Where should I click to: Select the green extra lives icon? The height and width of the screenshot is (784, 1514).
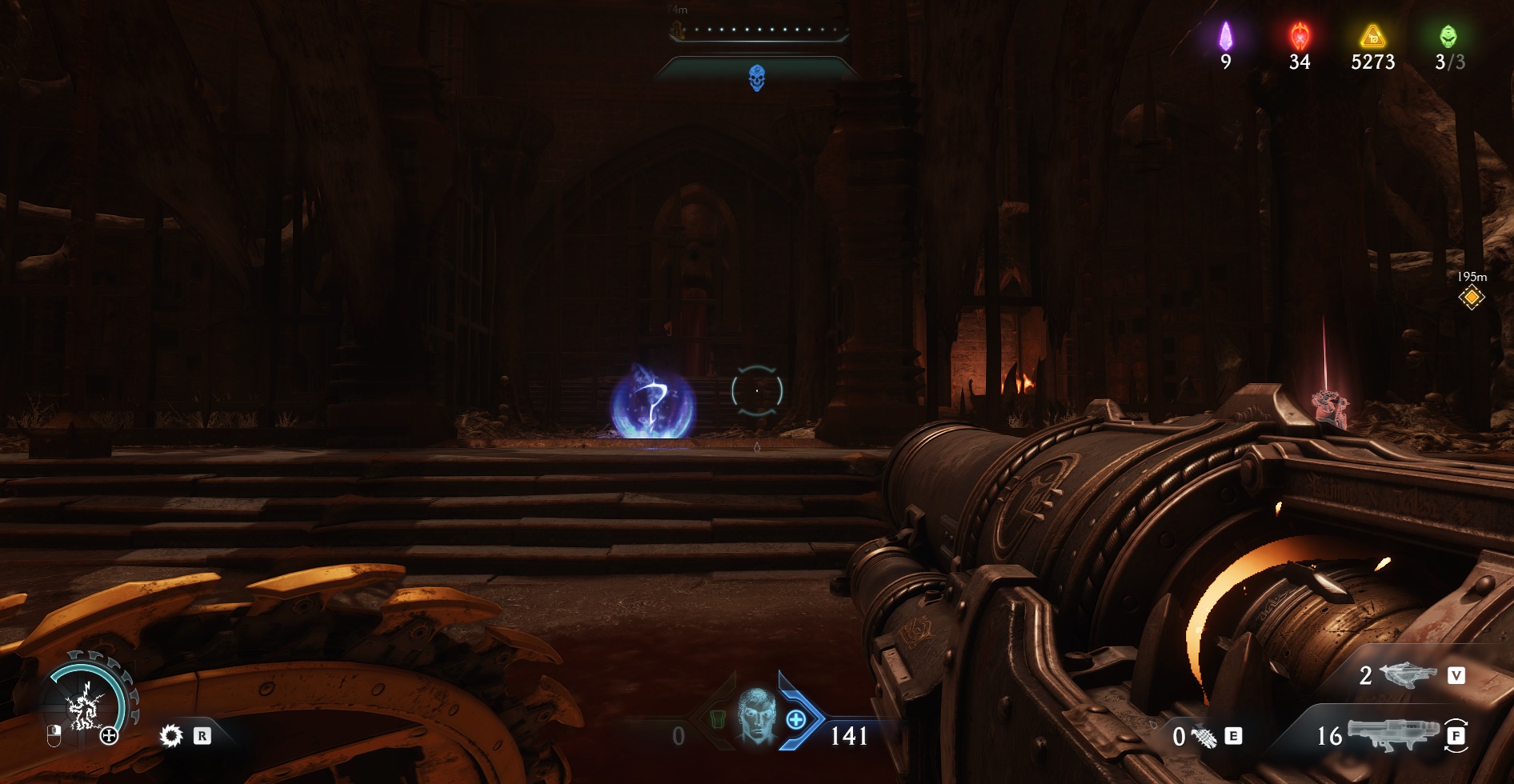[1448, 36]
